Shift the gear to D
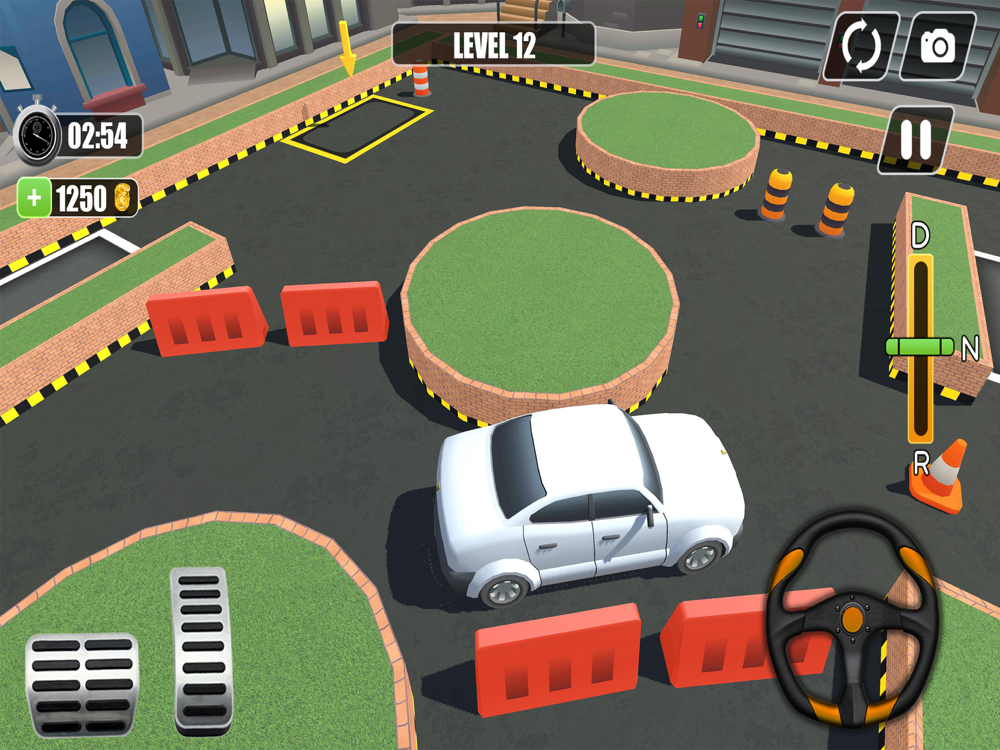 pos(920,238)
